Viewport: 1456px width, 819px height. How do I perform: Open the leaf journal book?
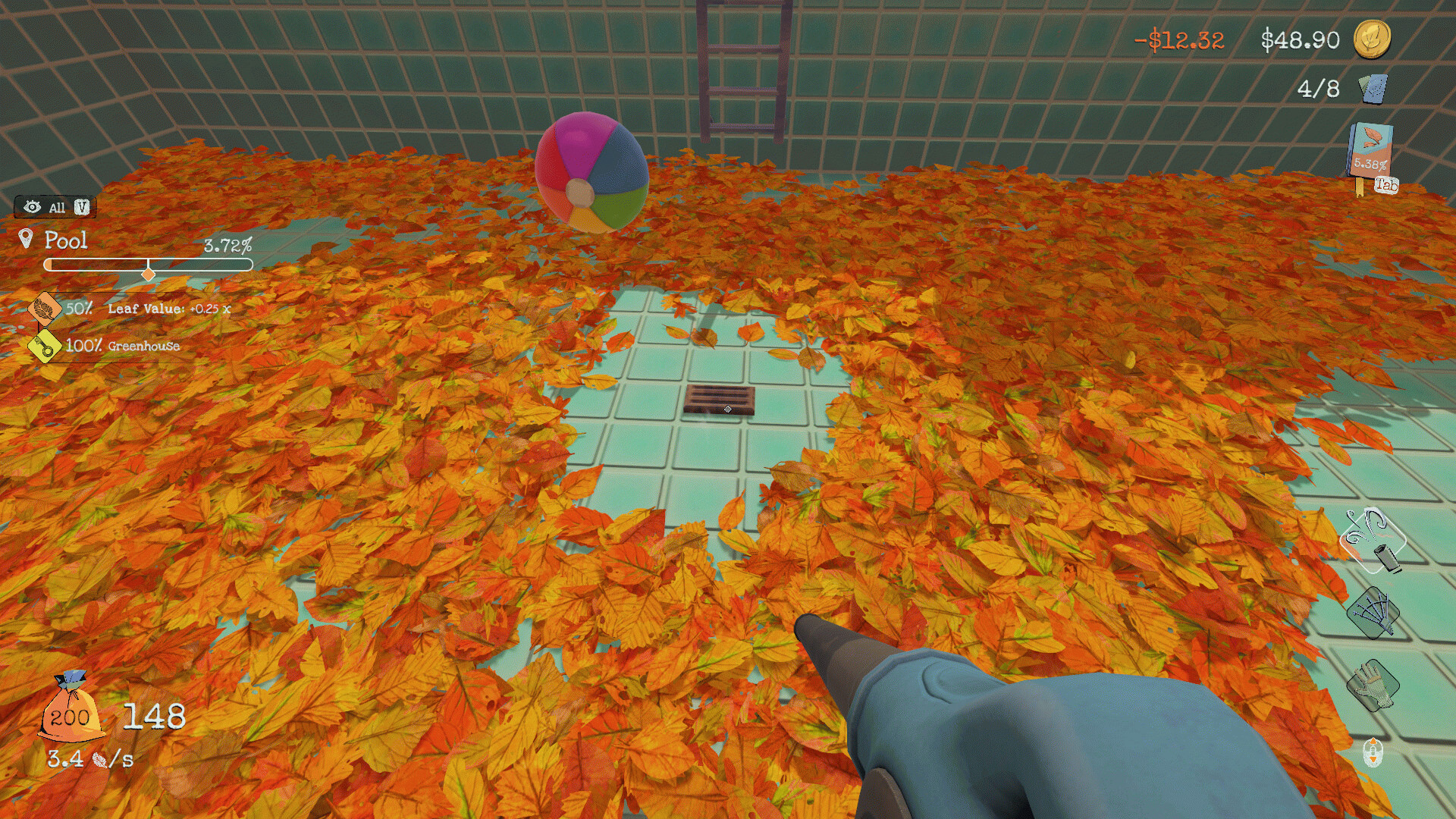pyautogui.click(x=1370, y=151)
